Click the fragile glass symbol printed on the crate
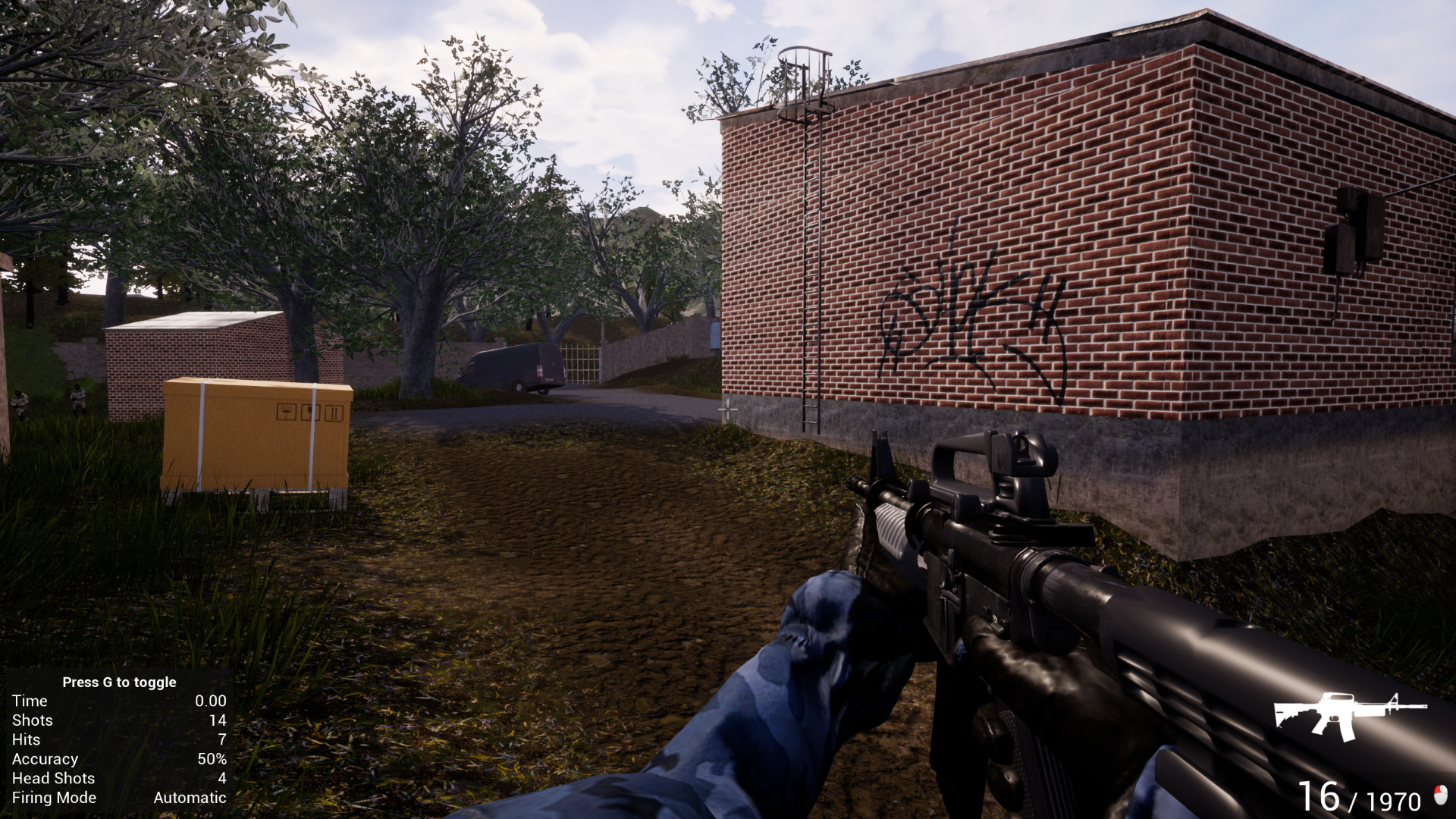Screen dimensions: 1456x819 point(310,412)
